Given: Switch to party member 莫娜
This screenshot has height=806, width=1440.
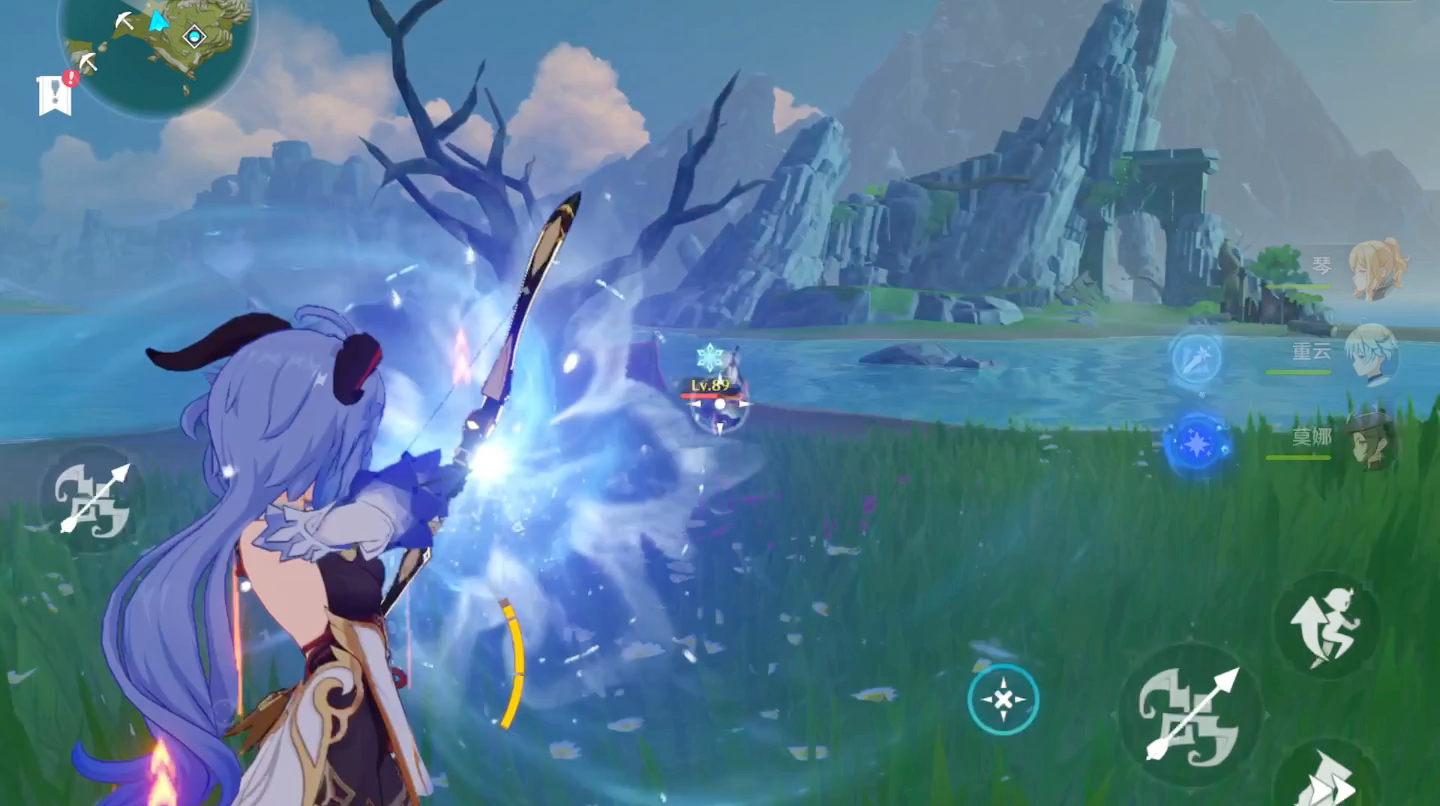Looking at the screenshot, I should (x=1371, y=440).
